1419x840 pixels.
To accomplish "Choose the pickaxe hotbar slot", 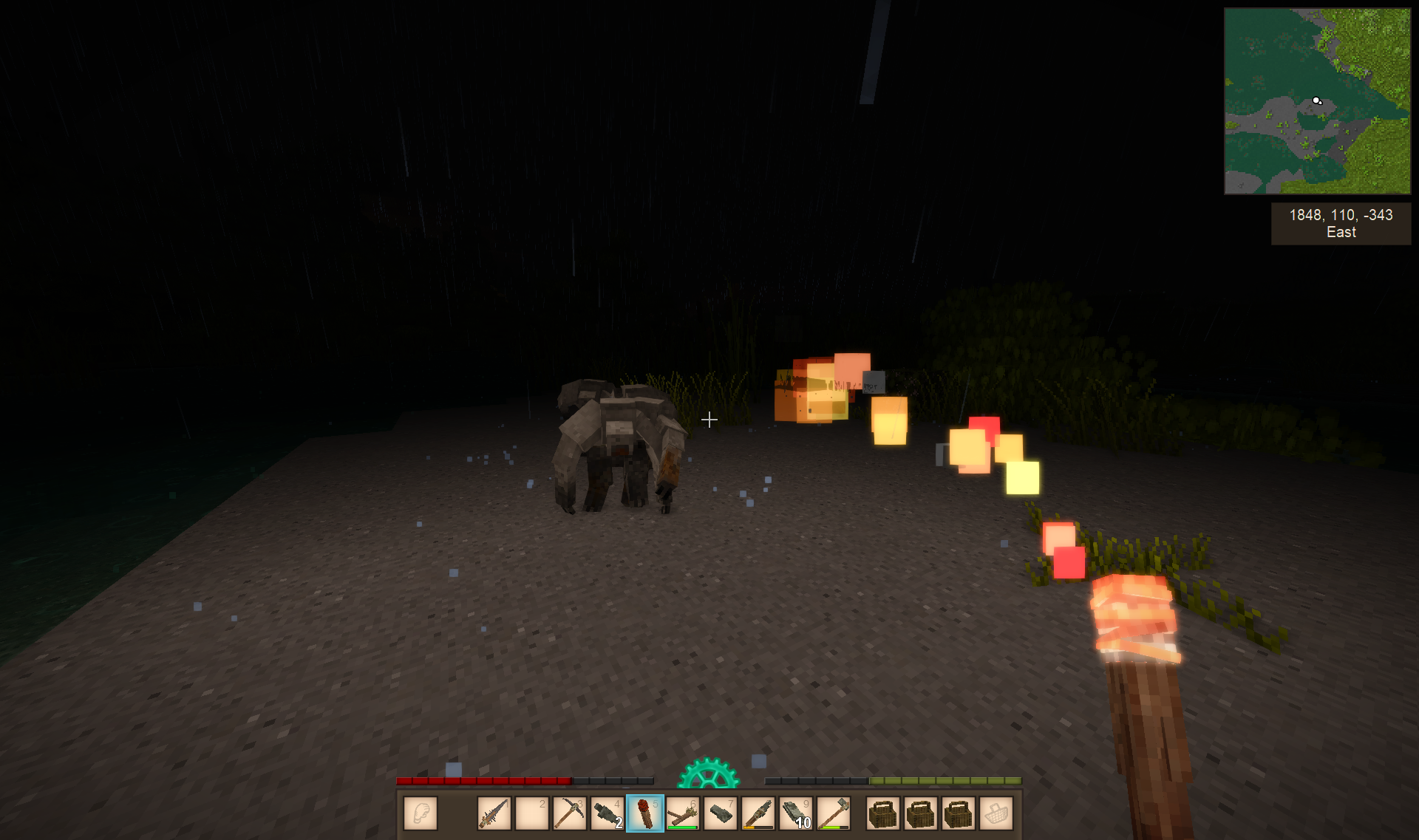I will [x=570, y=813].
